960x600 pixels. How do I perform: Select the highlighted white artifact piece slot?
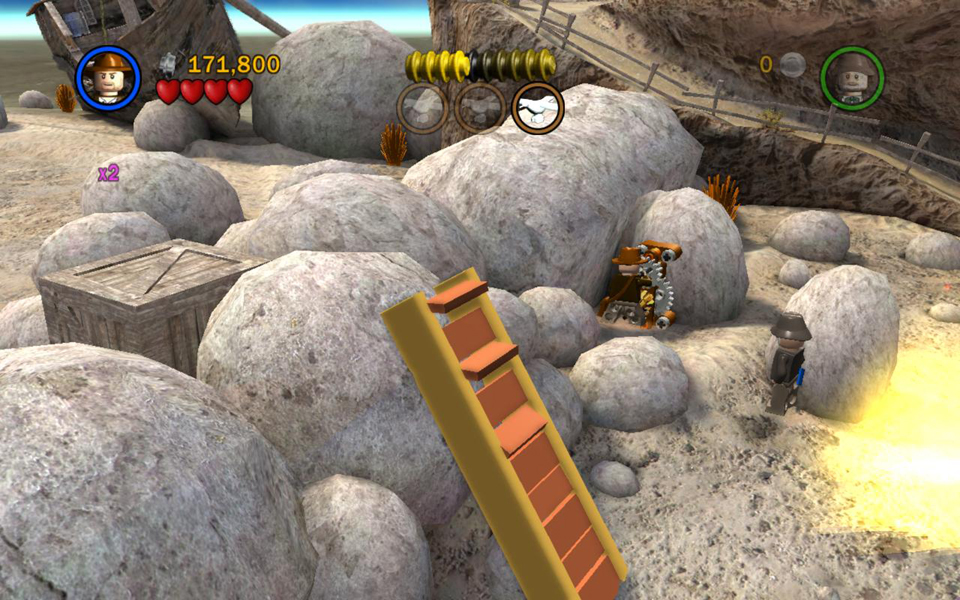[x=537, y=108]
